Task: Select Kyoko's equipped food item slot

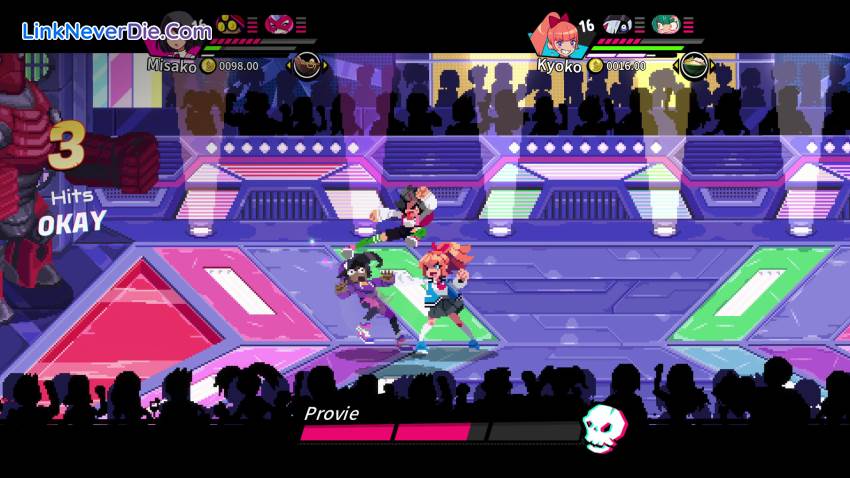Action: tap(694, 66)
